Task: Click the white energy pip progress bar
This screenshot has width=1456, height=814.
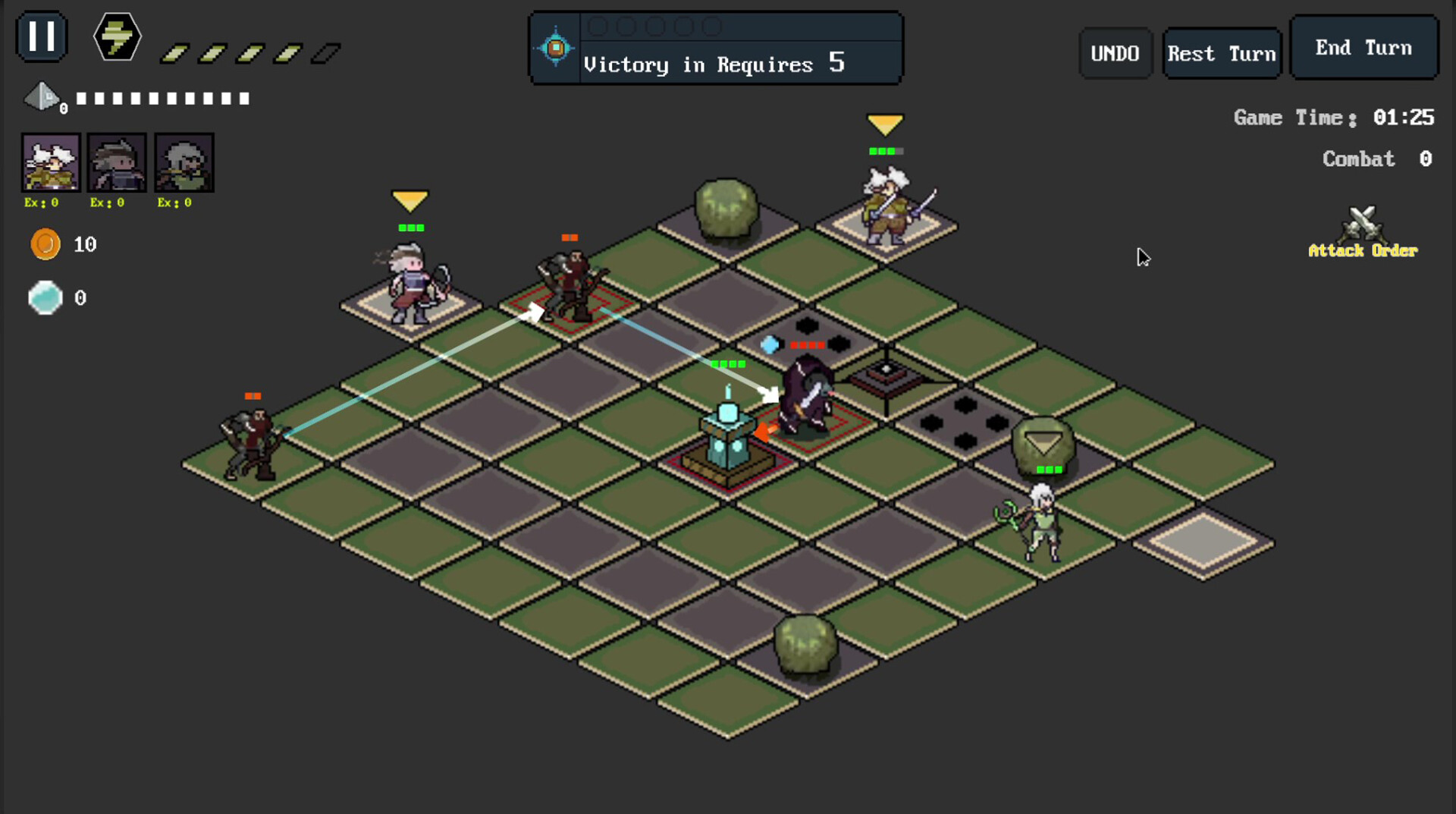Action: tap(163, 97)
